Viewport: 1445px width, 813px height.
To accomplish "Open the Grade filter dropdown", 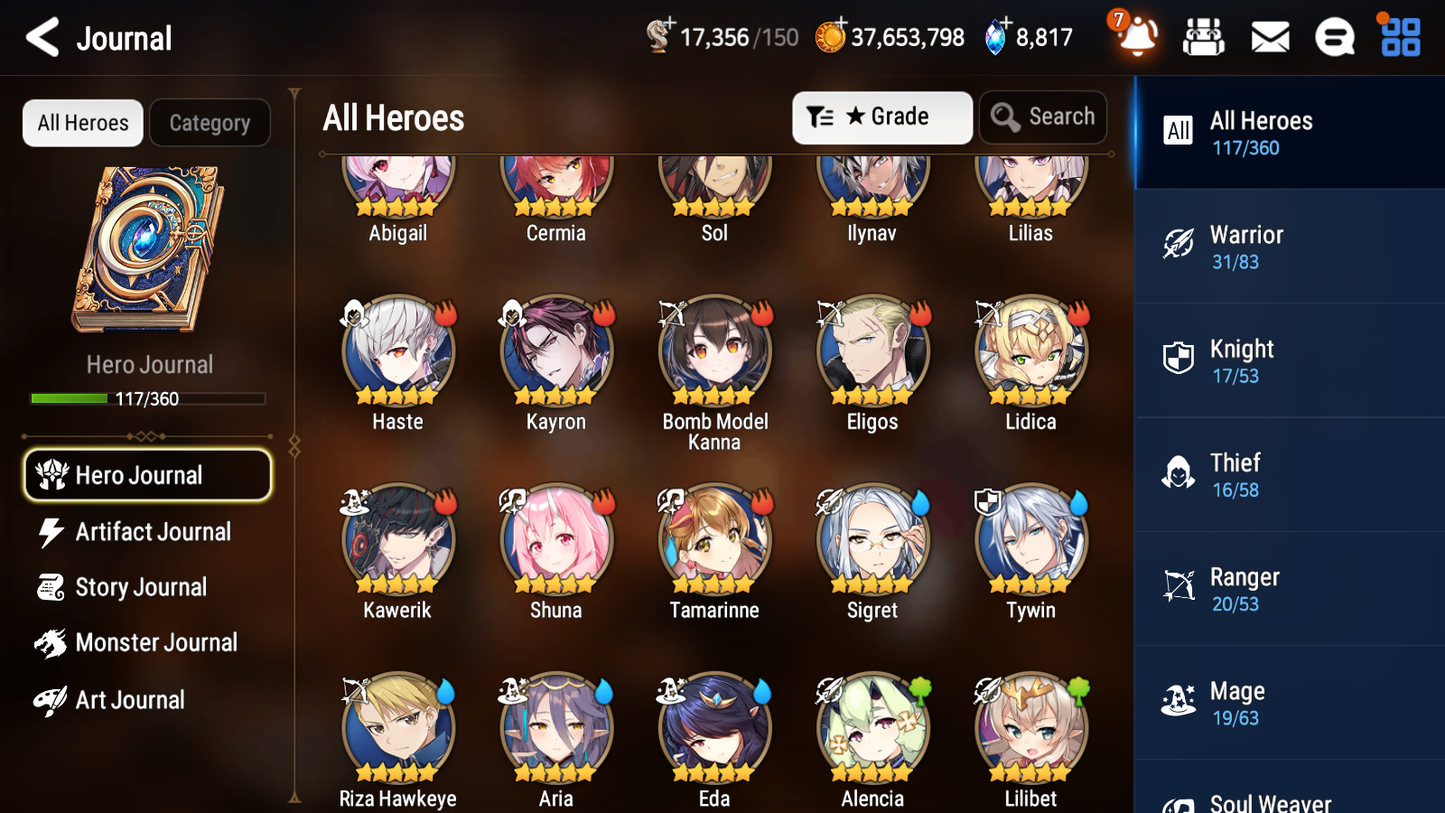I will pyautogui.click(x=882, y=117).
